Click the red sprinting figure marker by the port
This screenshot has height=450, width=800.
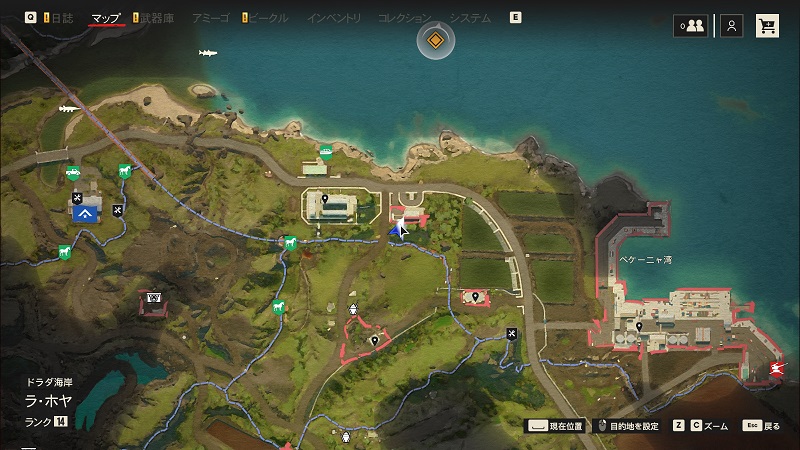777,371
